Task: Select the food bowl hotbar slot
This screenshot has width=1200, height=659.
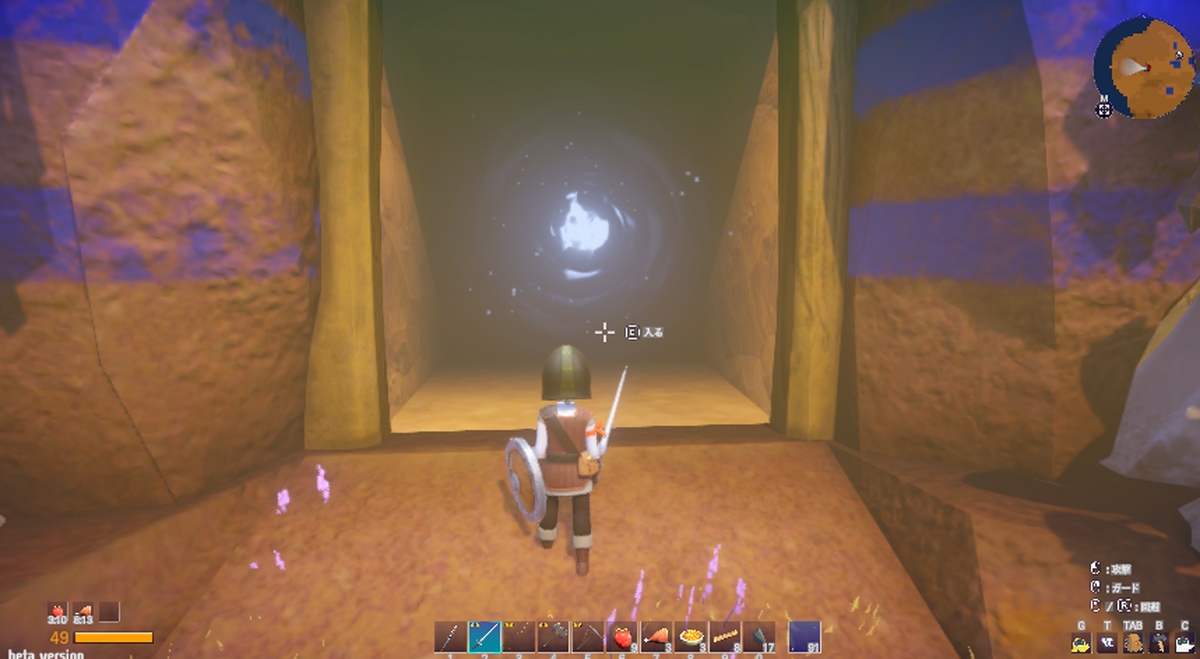Action: (690, 637)
